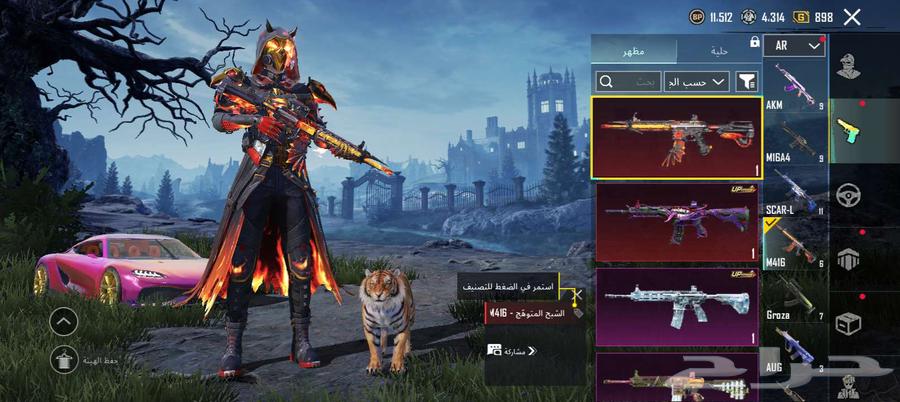Select the purple M416 skin
Viewport: 900px width, 402px height.
point(677,222)
